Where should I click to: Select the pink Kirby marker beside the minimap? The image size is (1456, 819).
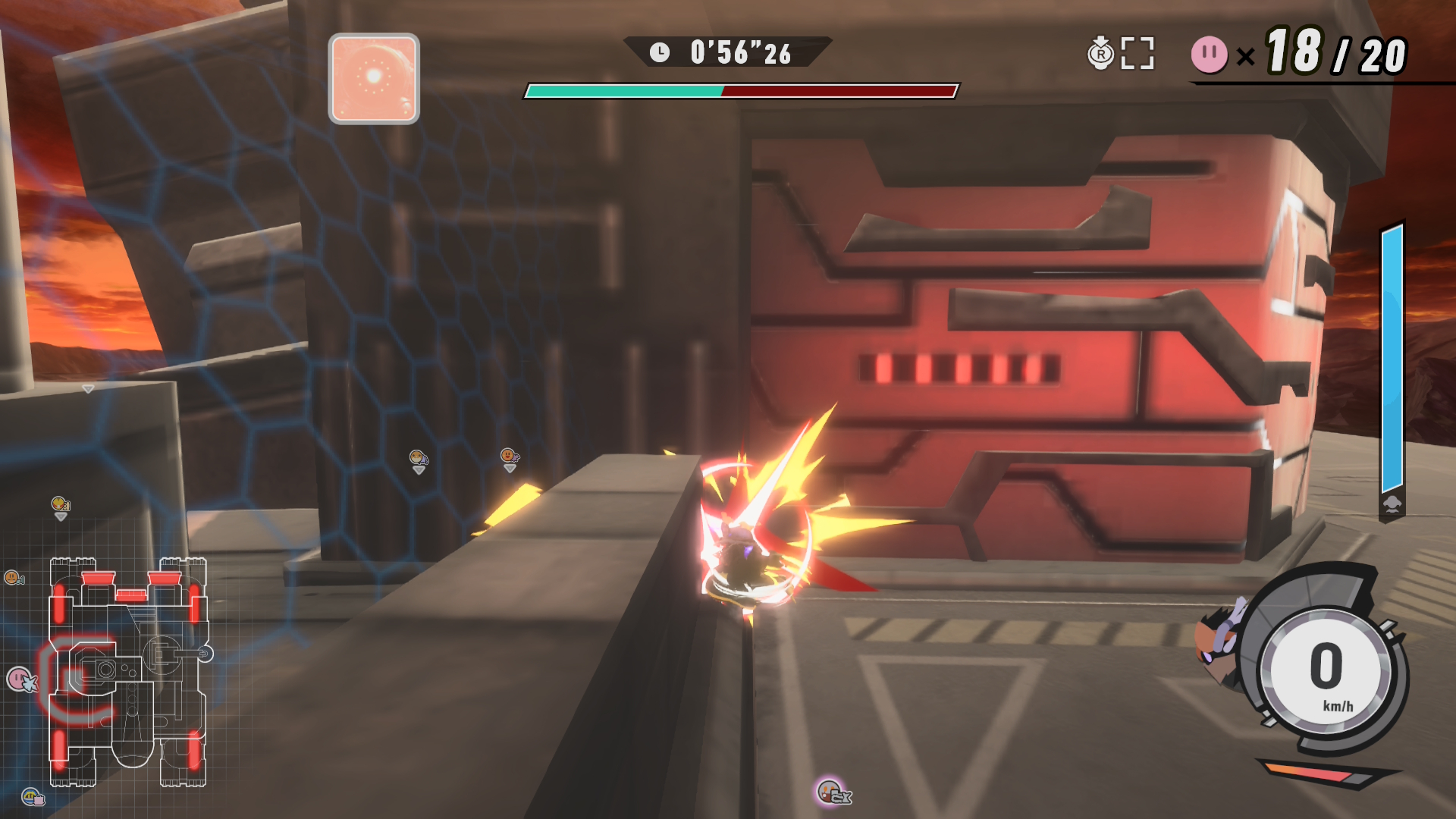20,679
